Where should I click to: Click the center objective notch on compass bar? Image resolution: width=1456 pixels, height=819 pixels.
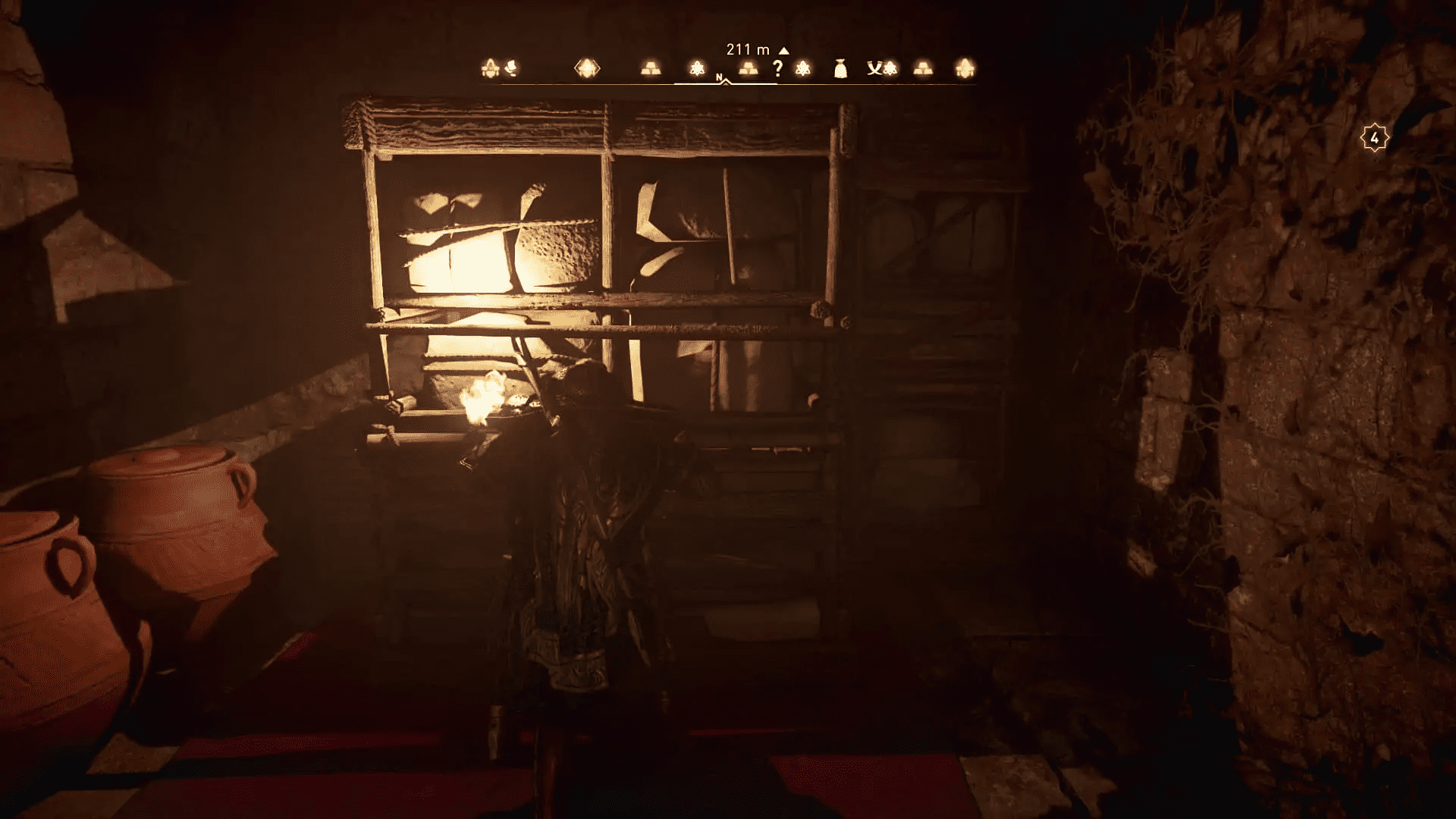click(x=726, y=81)
